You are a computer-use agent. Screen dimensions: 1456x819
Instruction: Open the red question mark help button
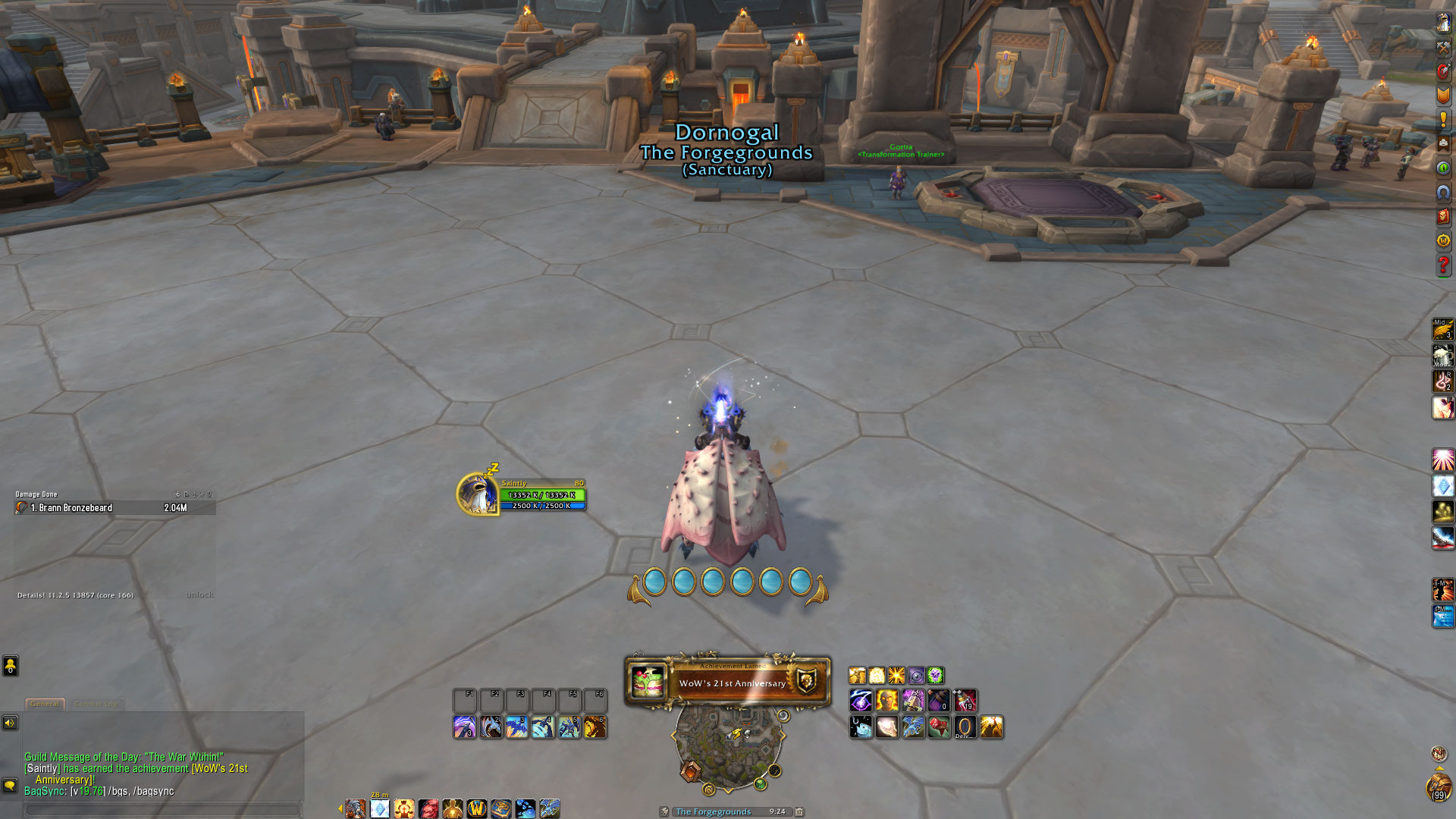tap(1443, 265)
